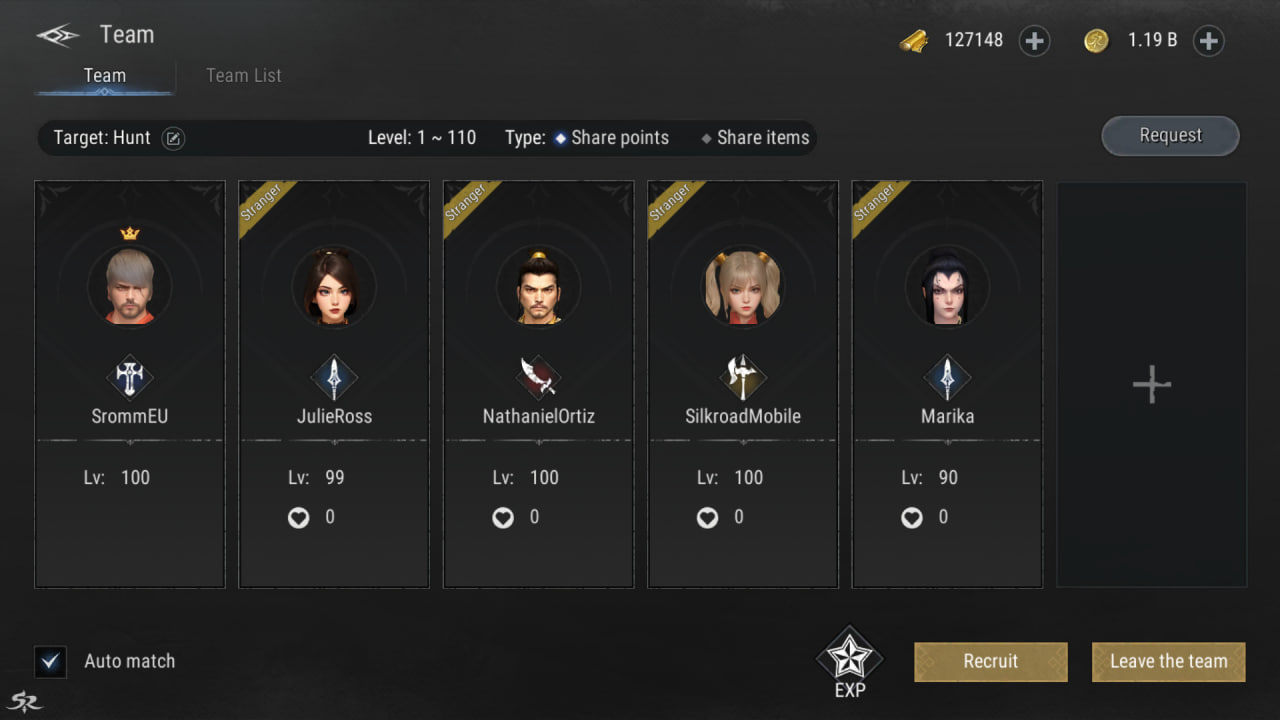Select Marika member card
The width and height of the screenshot is (1280, 720).
[947, 385]
